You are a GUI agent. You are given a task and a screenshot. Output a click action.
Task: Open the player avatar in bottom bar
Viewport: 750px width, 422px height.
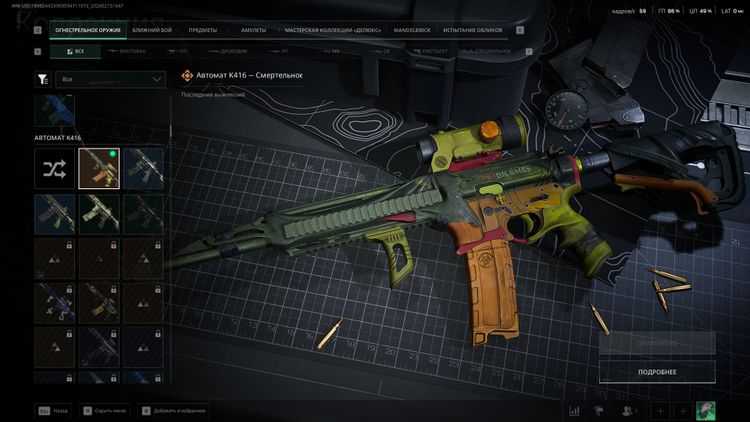click(705, 411)
